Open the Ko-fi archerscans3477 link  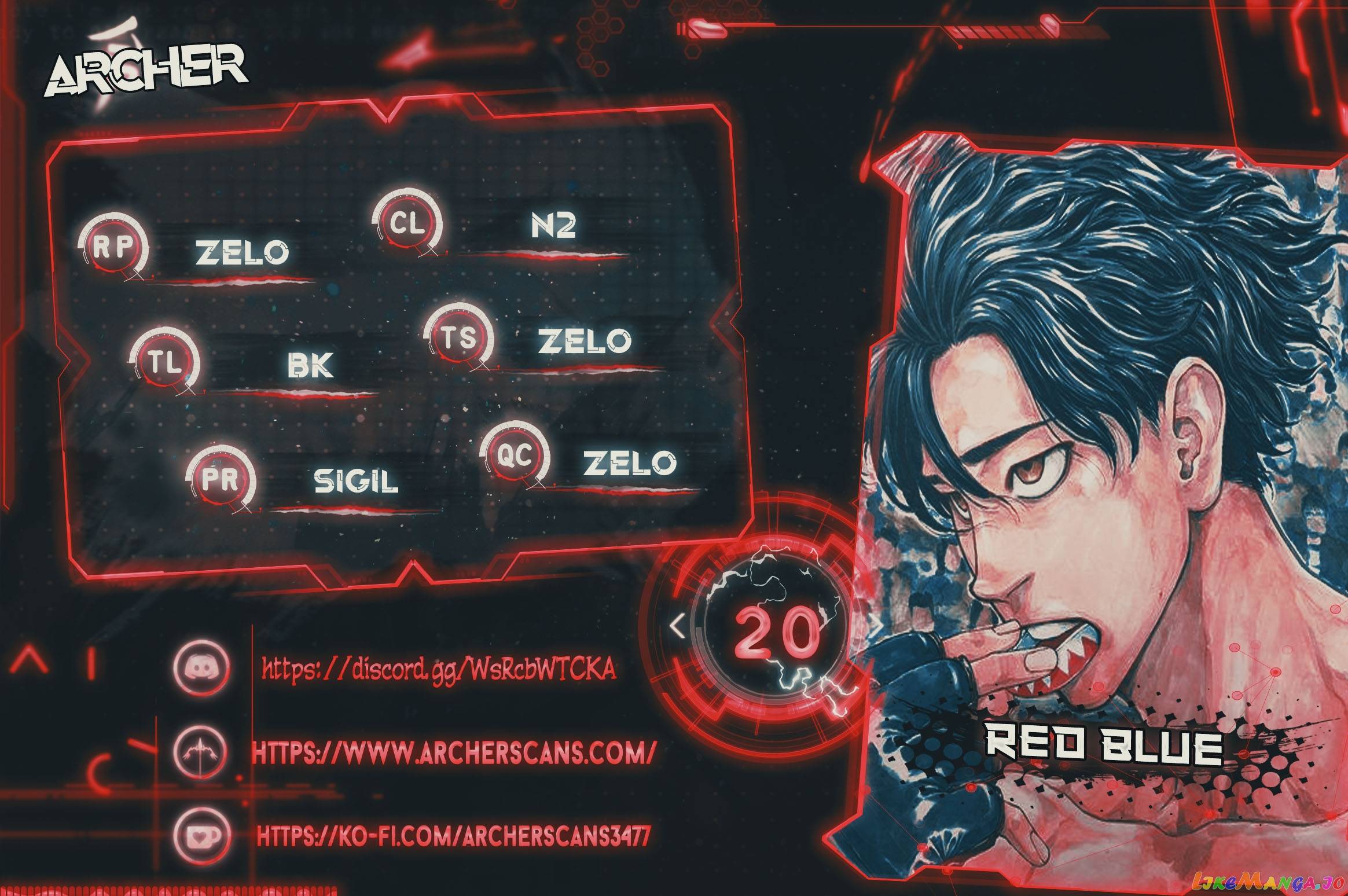(453, 835)
